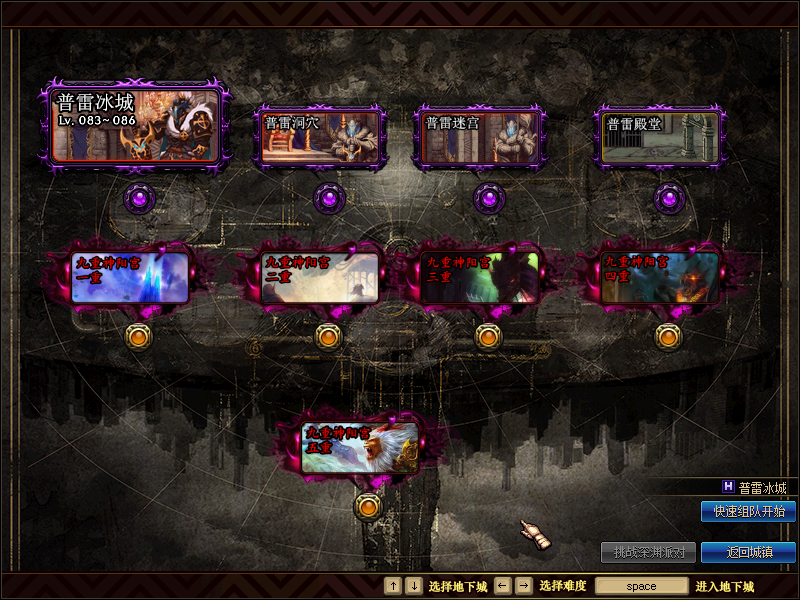Select 九重神阳宫 二重 dungeon tile
Viewport: 800px width, 600px height.
(x=320, y=277)
